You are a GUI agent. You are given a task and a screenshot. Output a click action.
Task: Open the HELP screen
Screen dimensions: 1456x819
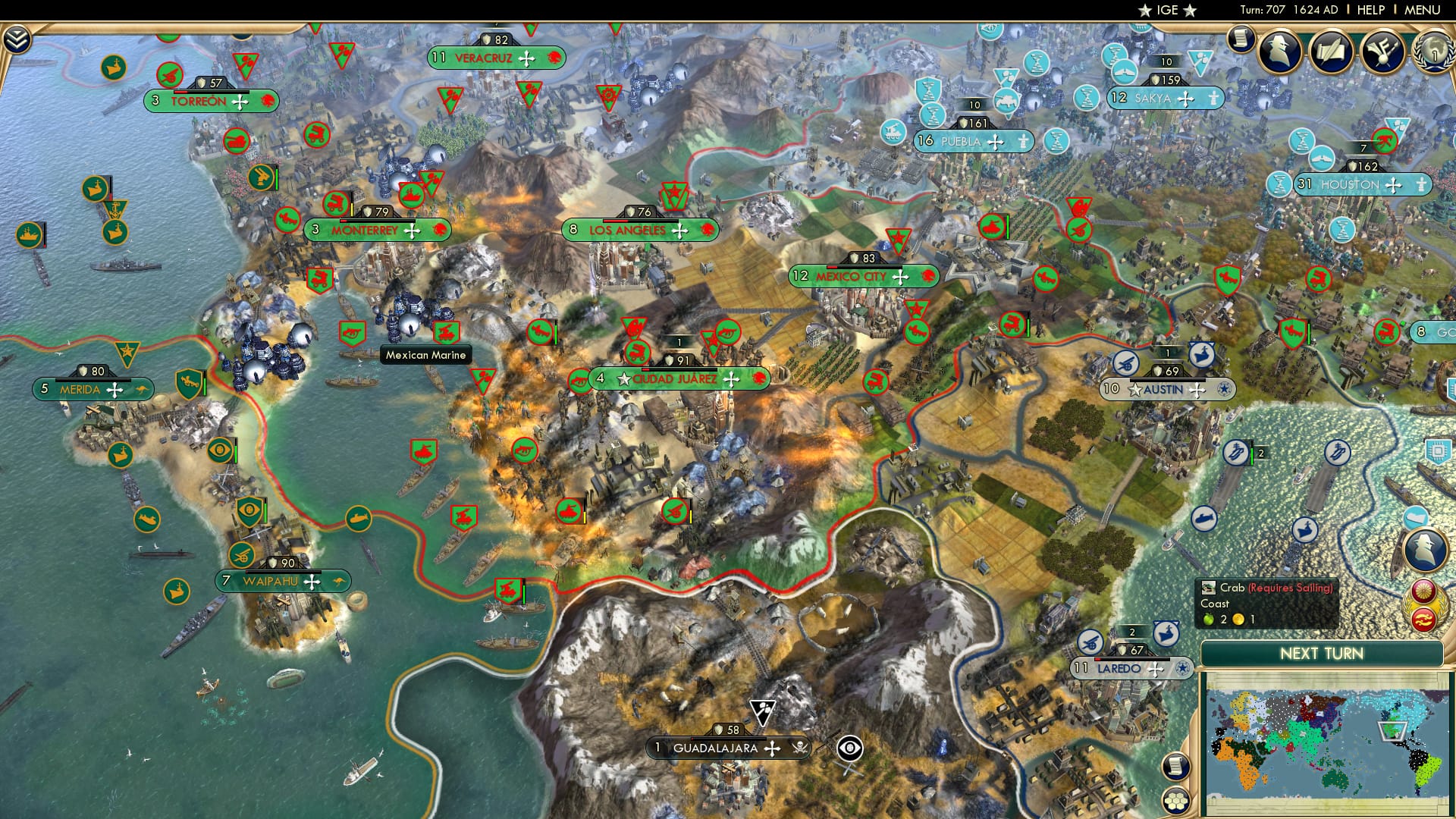(1370, 11)
